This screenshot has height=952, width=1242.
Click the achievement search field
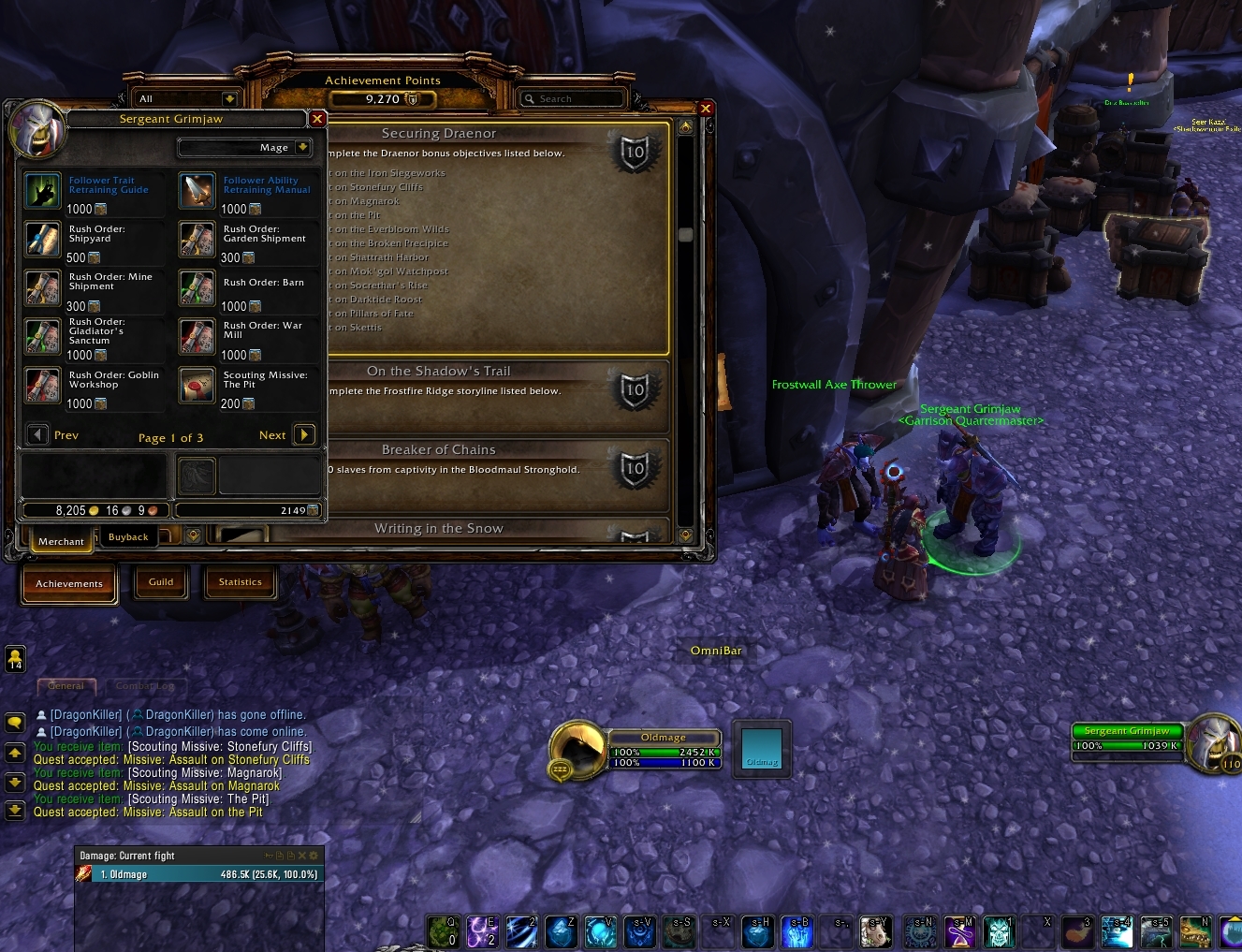pyautogui.click(x=573, y=98)
